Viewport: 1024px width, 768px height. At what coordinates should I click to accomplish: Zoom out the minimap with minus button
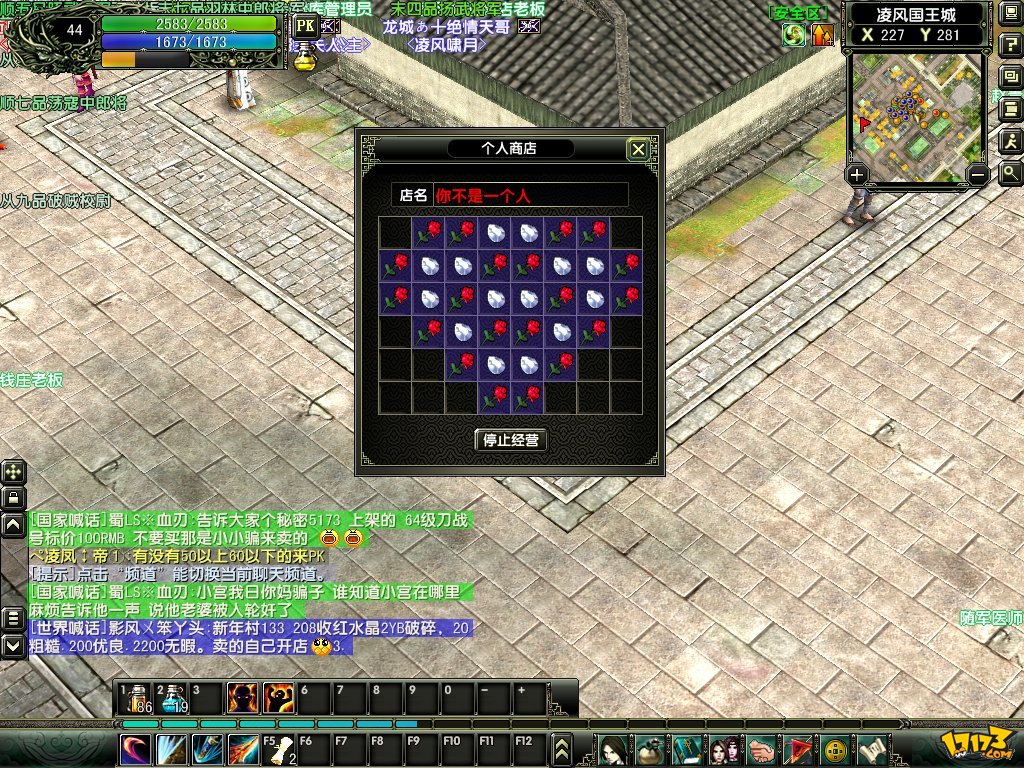pos(979,175)
